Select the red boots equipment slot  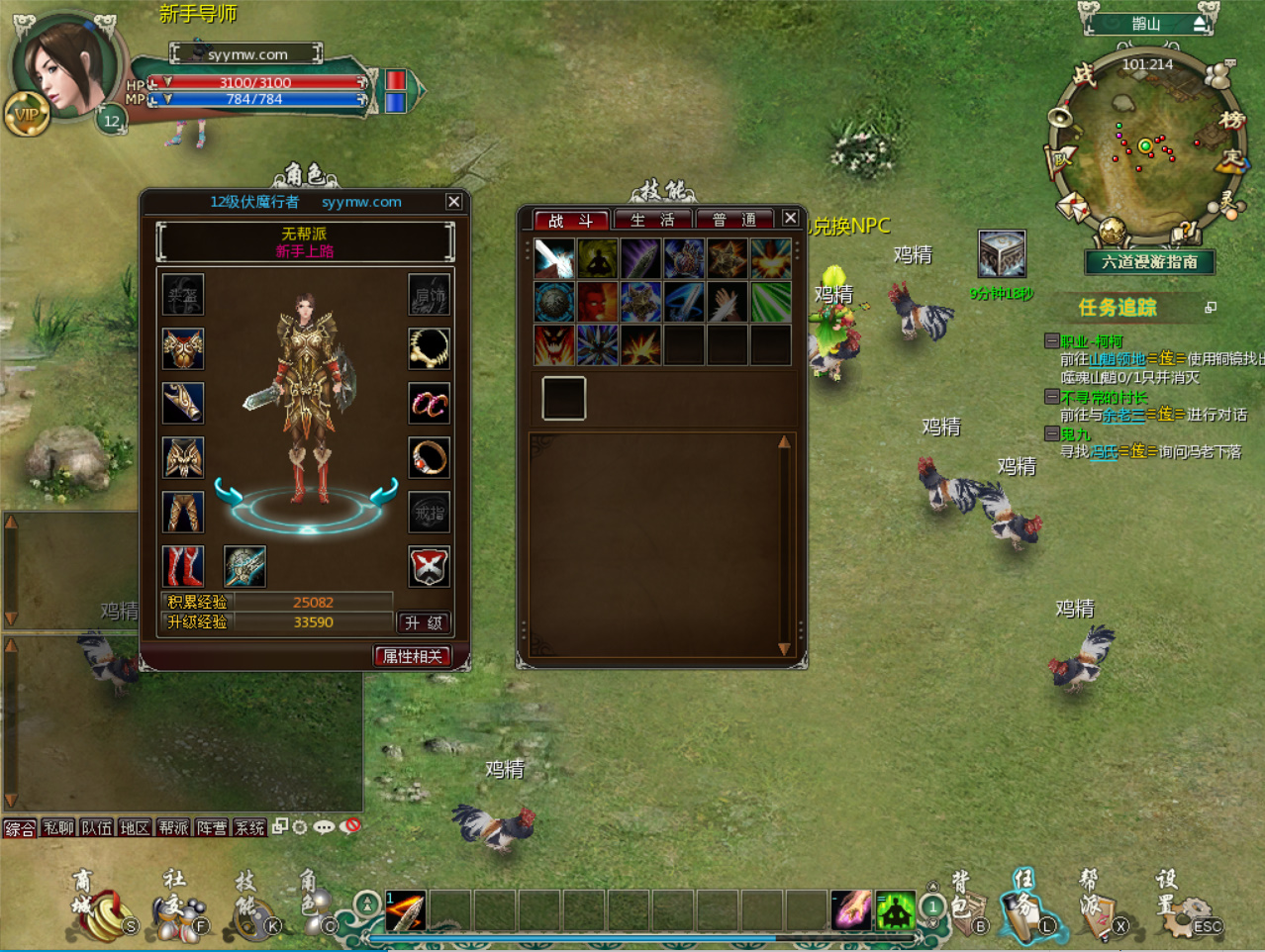183,567
